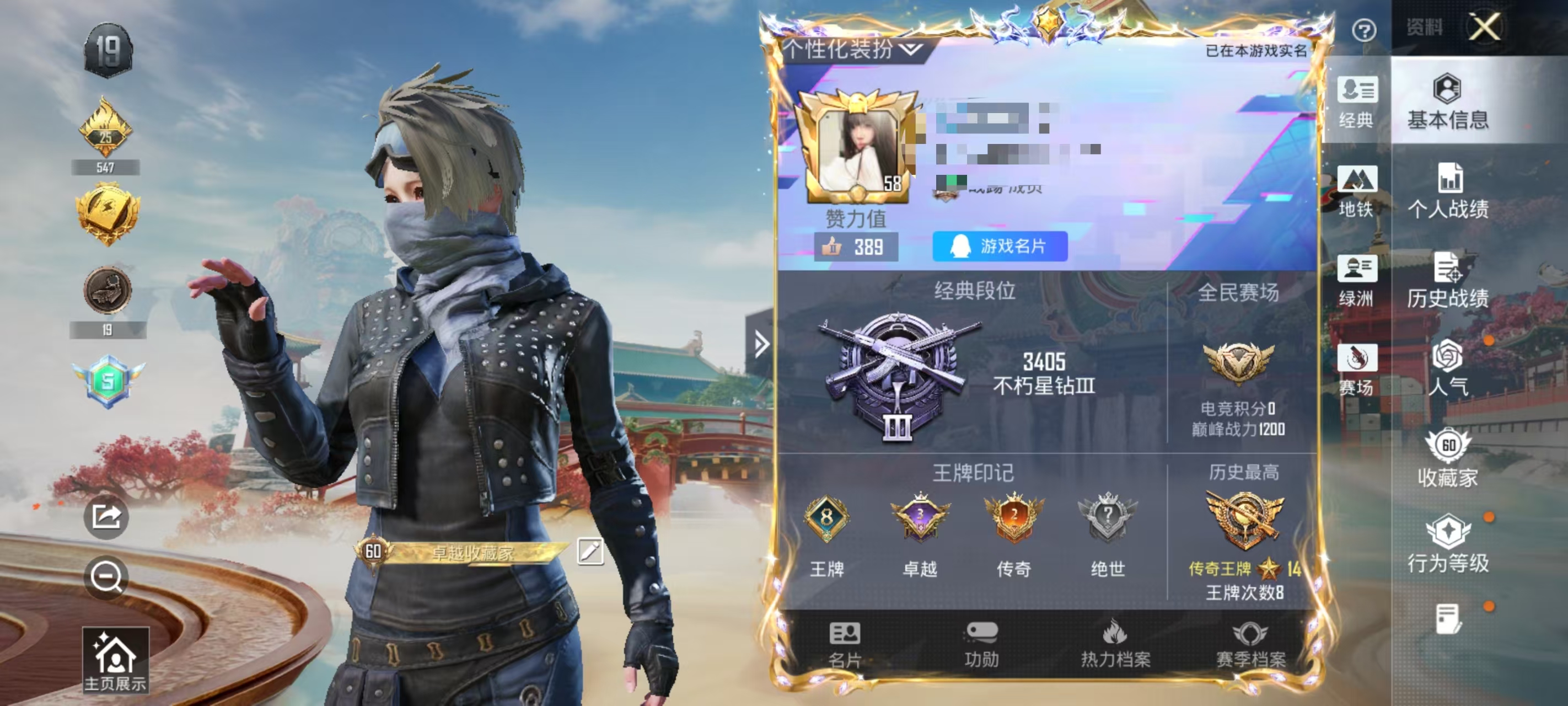Open the help question mark icon
The height and width of the screenshot is (706, 1568).
point(1363,30)
